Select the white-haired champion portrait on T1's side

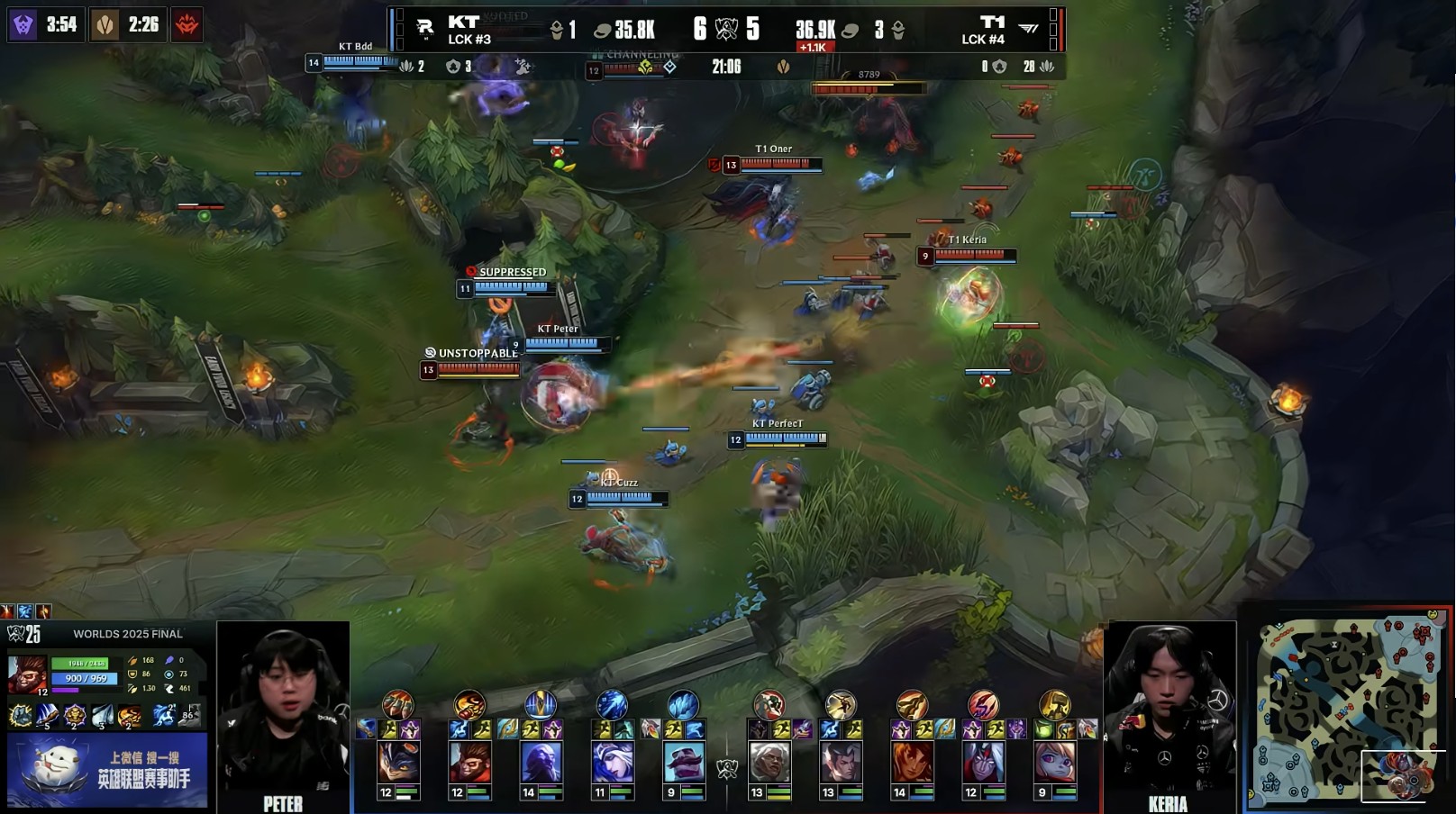point(769,762)
